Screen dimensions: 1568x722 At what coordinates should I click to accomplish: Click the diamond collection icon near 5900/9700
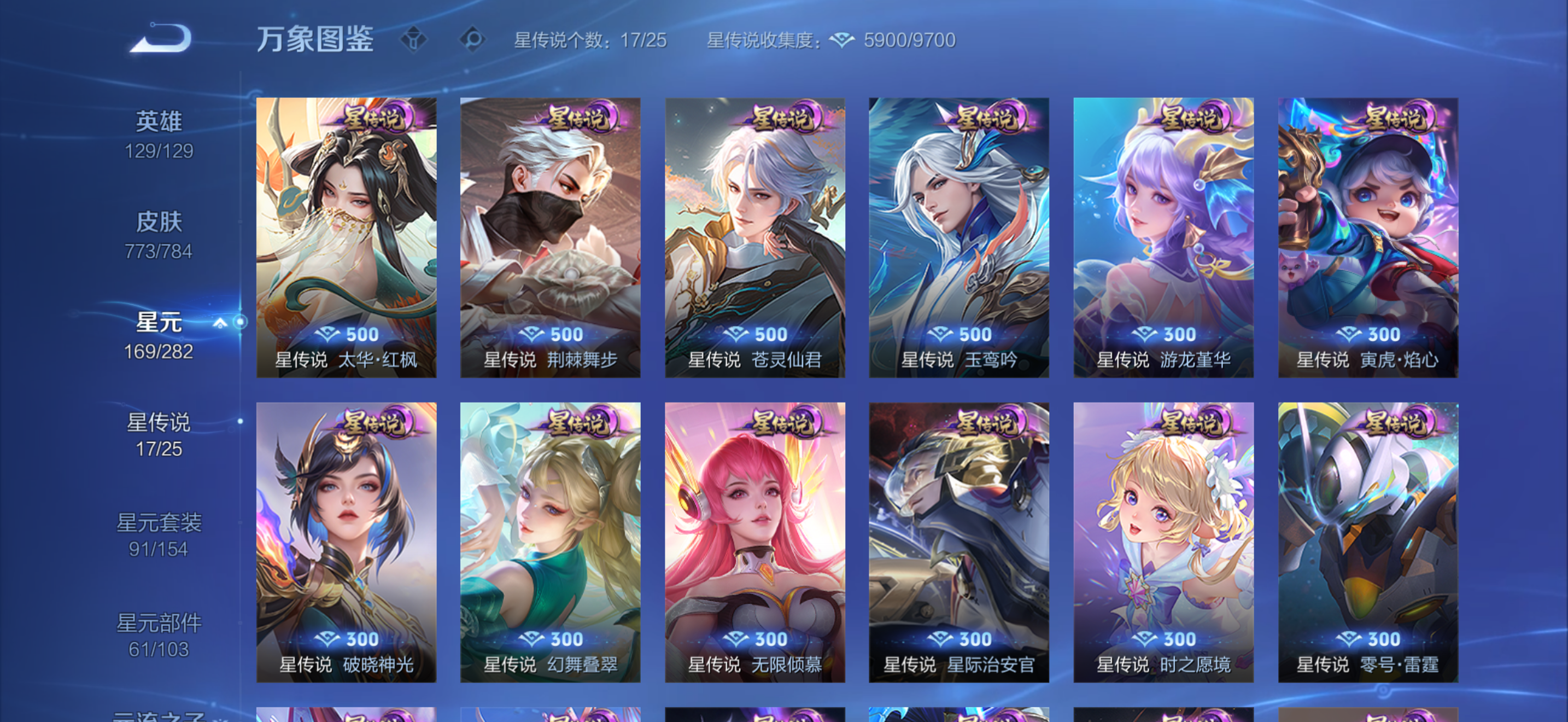[843, 38]
